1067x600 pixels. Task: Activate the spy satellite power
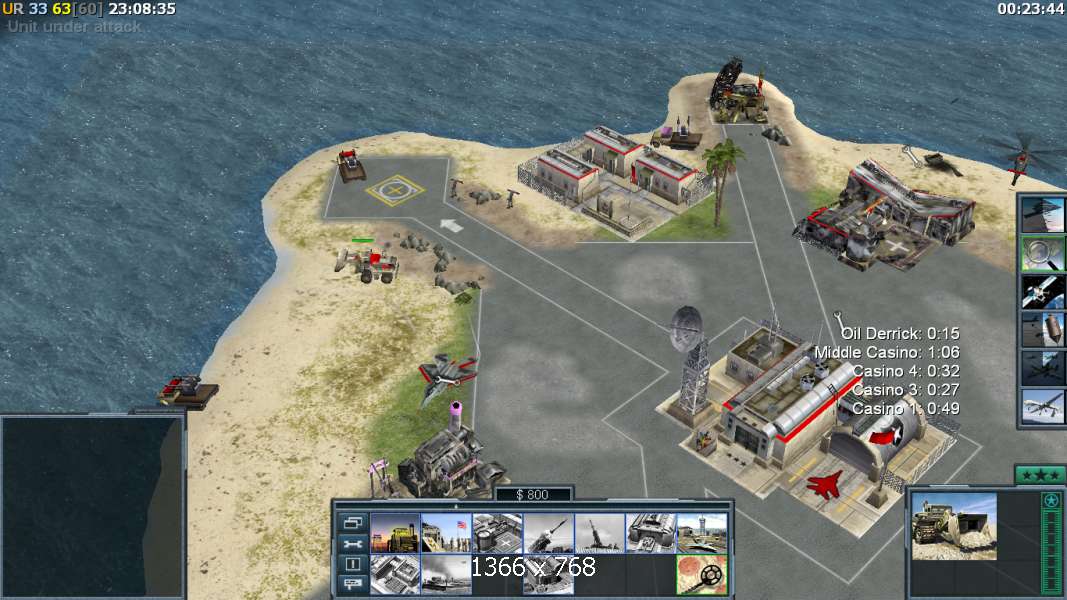[1042, 291]
